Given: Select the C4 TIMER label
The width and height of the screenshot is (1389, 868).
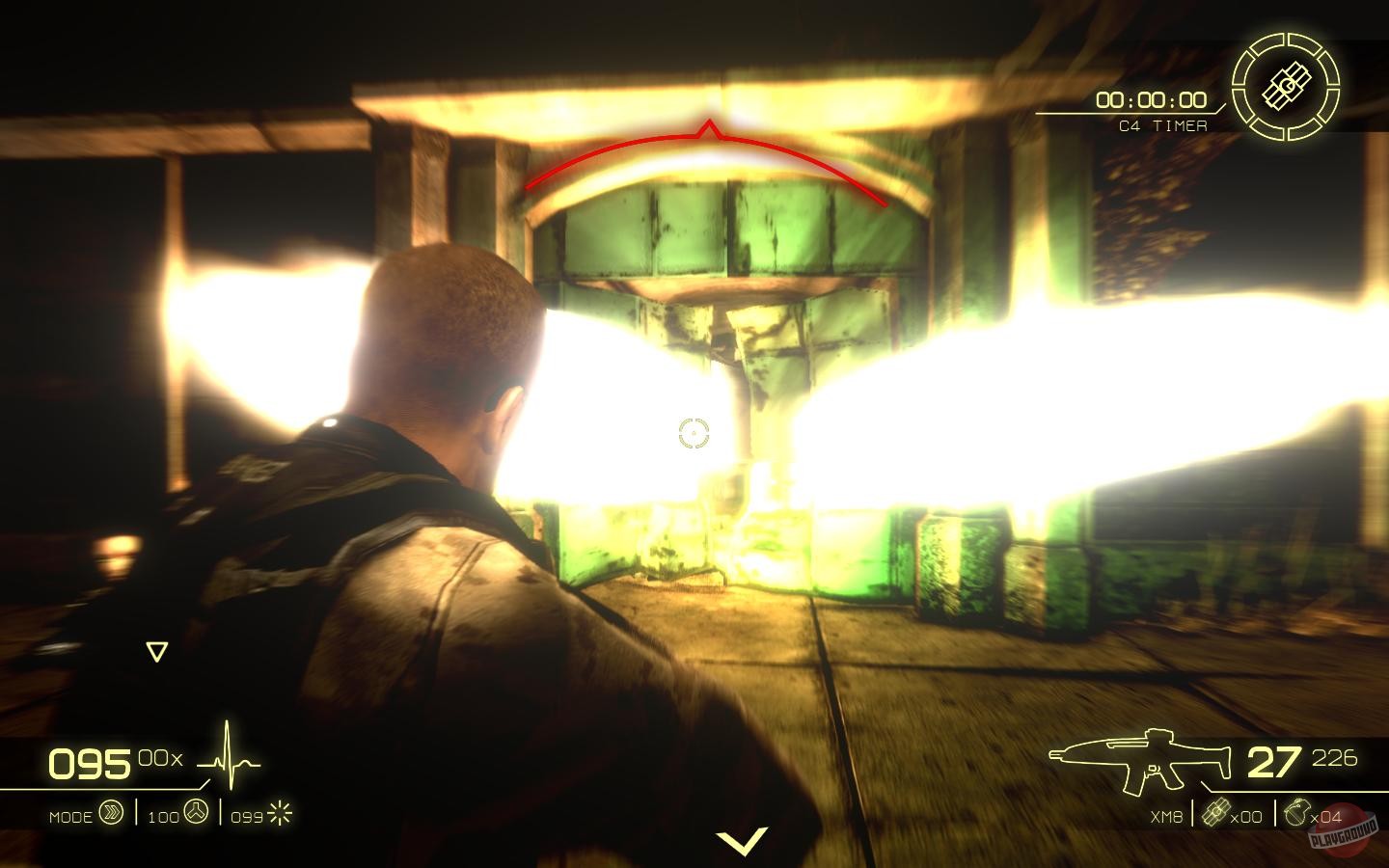Looking at the screenshot, I should coord(1163,124).
